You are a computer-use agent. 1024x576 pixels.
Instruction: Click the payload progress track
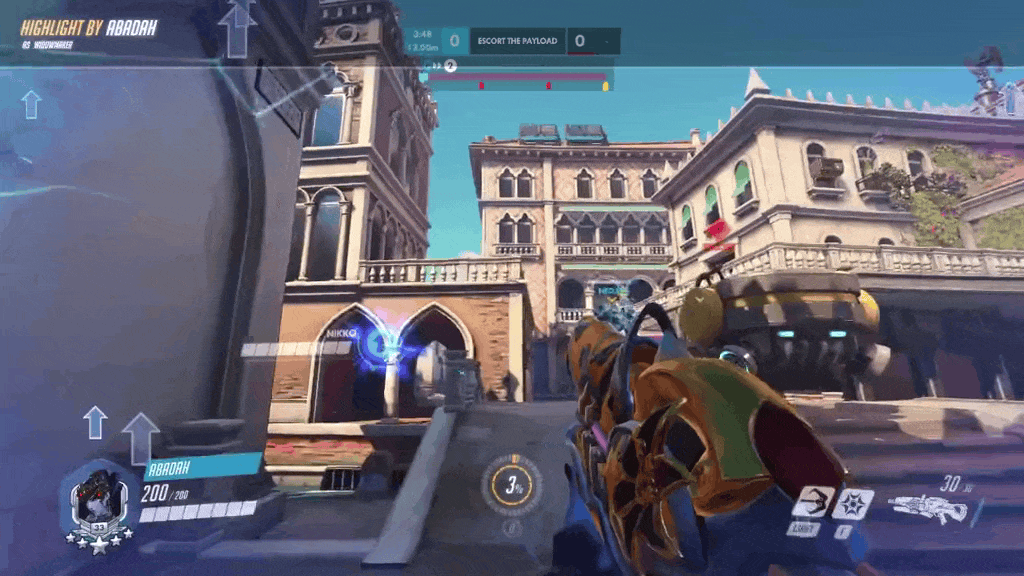pyautogui.click(x=518, y=79)
